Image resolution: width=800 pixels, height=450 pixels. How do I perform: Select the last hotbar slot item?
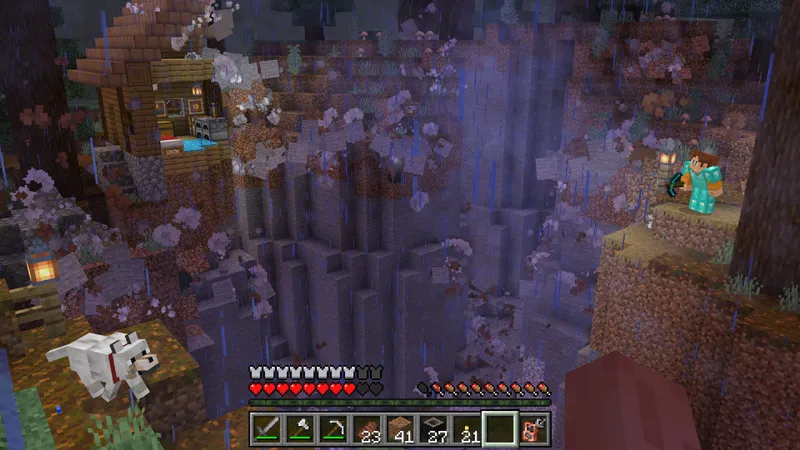pos(534,430)
